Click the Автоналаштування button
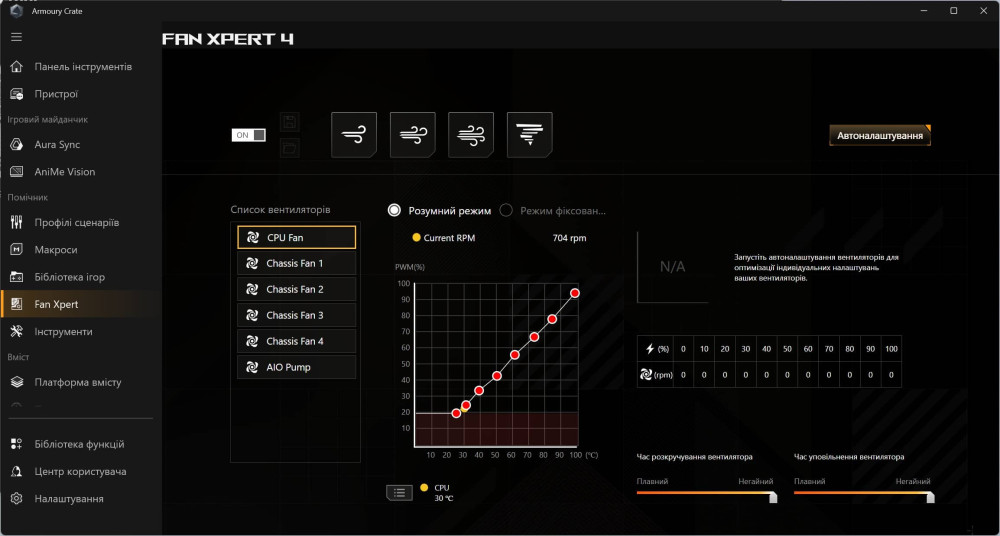 pyautogui.click(x=880, y=135)
